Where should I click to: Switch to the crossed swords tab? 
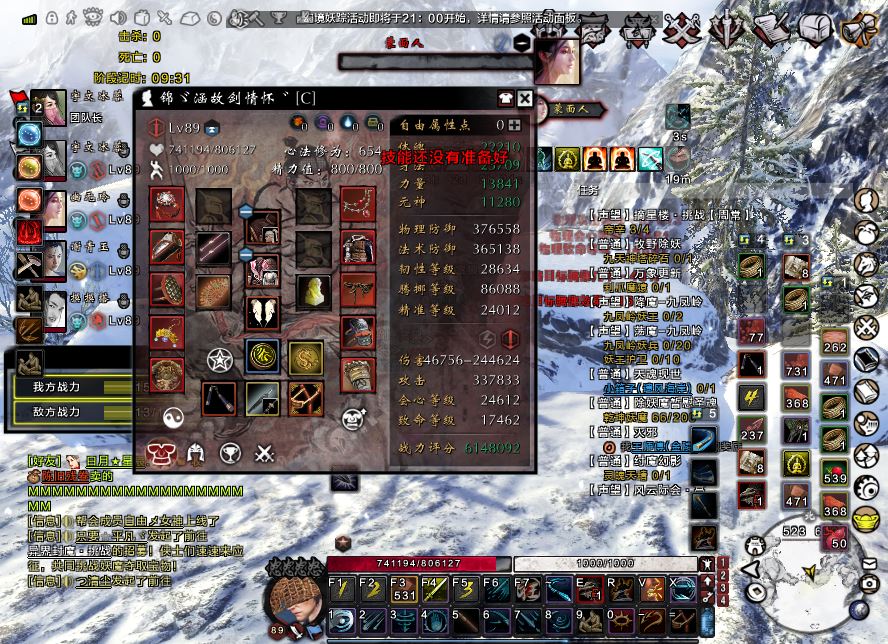tap(264, 455)
